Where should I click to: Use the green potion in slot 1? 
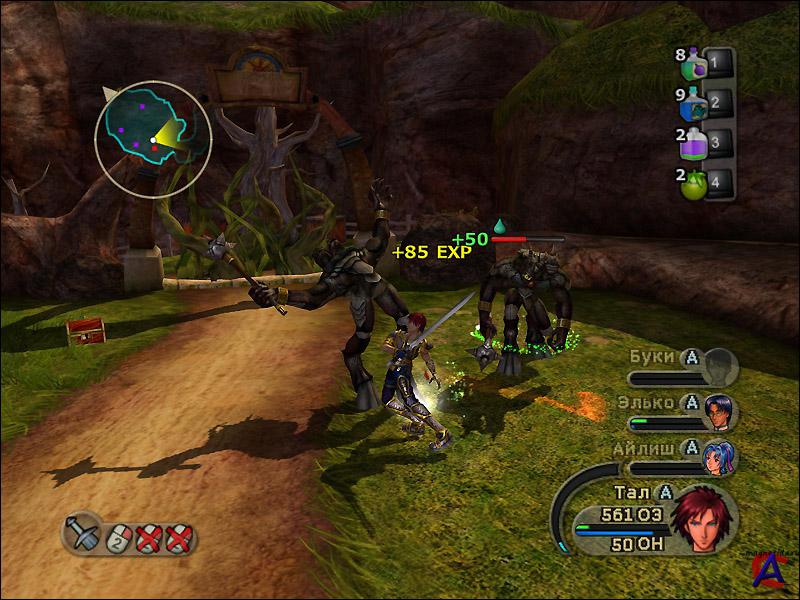click(x=694, y=67)
